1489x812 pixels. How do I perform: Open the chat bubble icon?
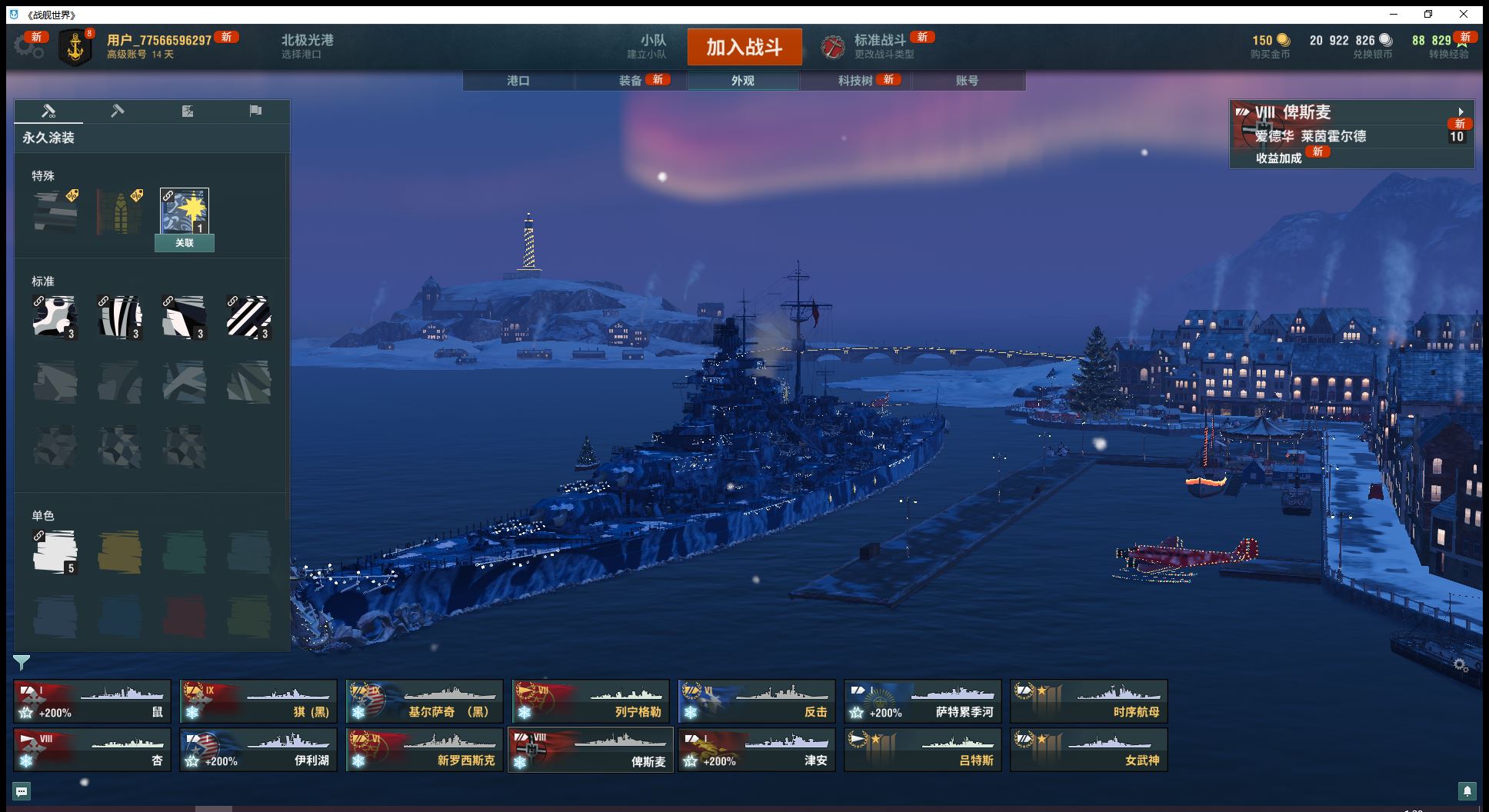coord(22,790)
